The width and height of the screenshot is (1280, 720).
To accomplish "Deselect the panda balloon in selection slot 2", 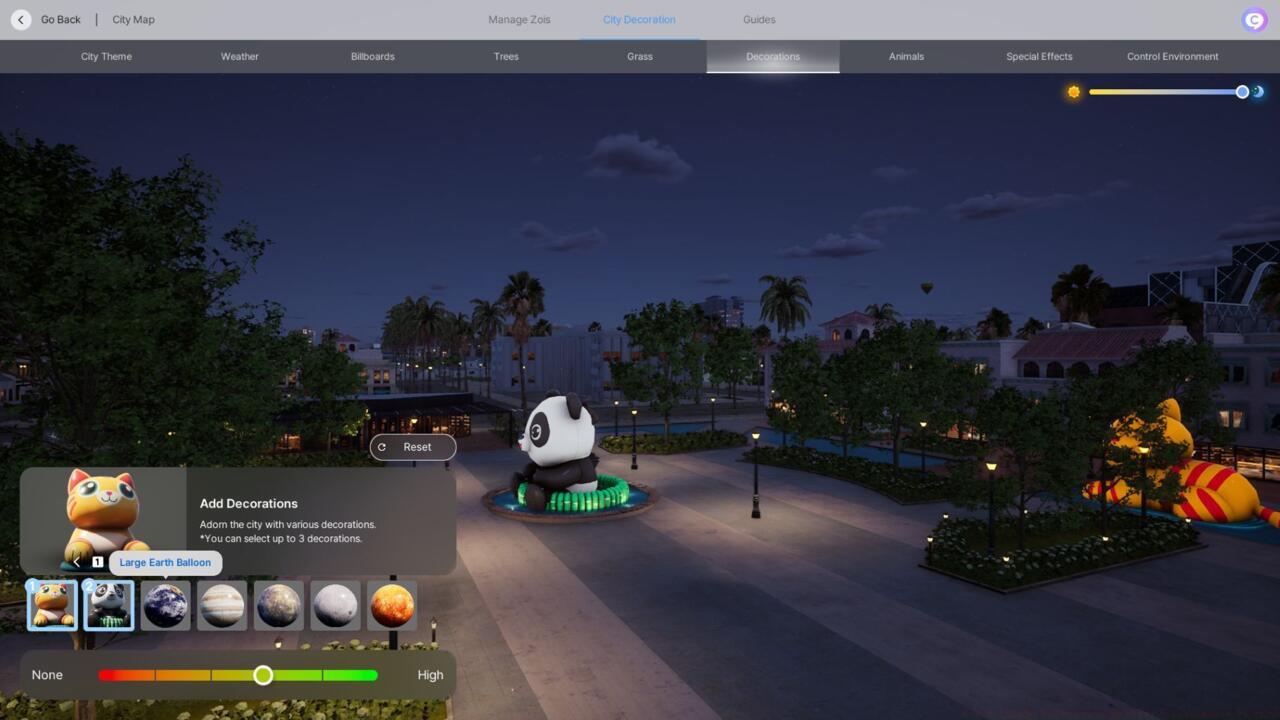I will point(108,605).
